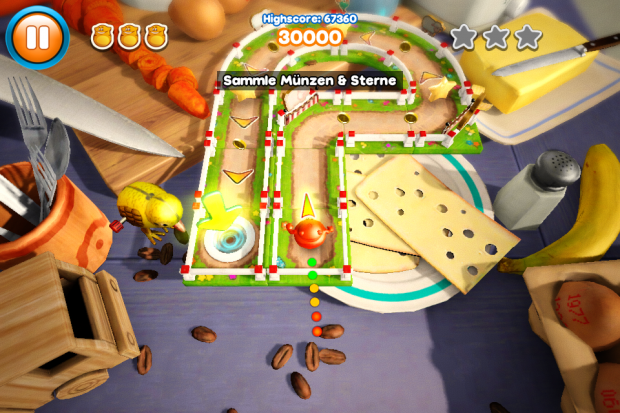The height and width of the screenshot is (413, 620).
Task: Pause the game with the orange button
Action: point(39,38)
